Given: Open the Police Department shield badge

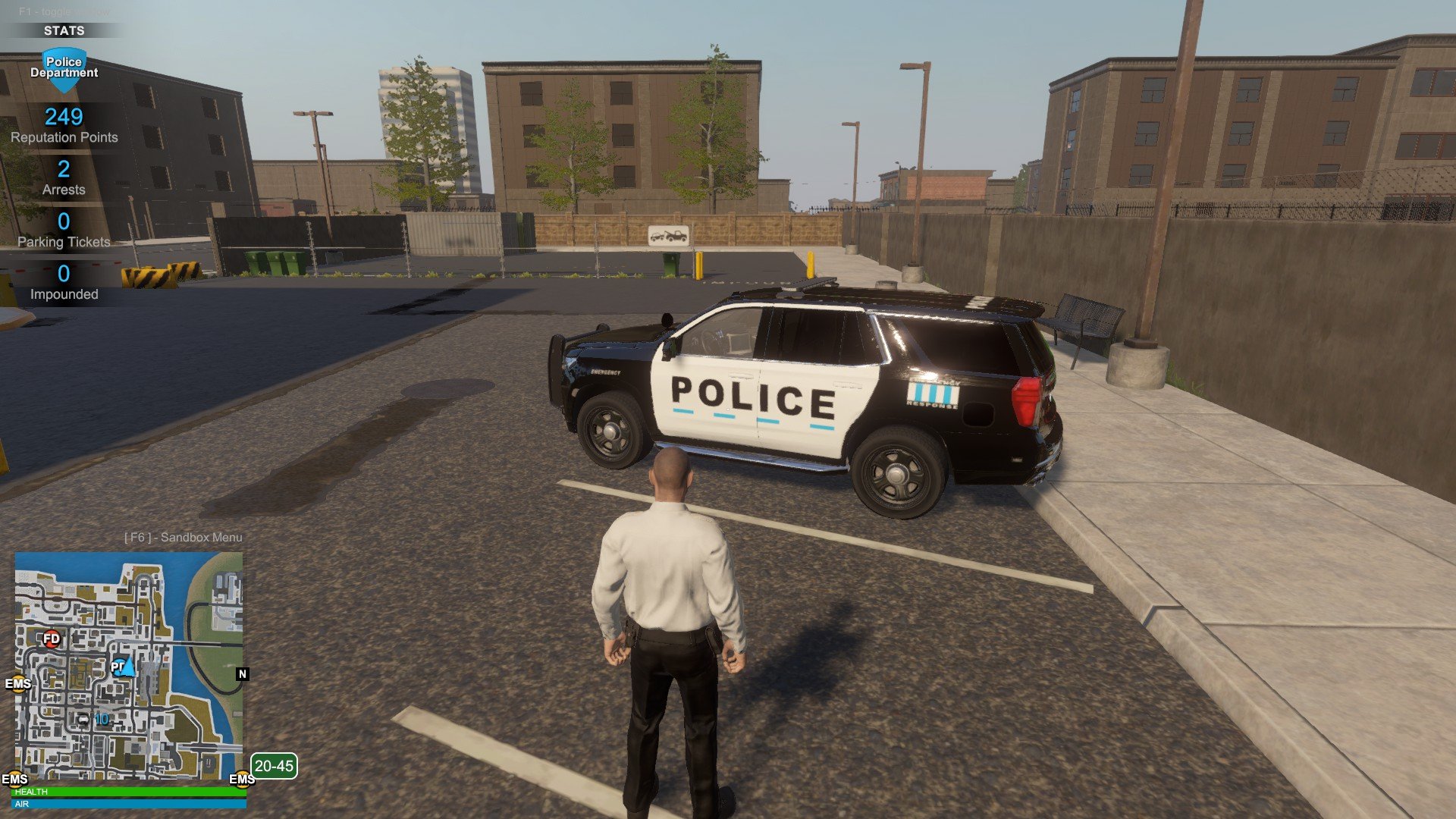Looking at the screenshot, I should pos(64,68).
